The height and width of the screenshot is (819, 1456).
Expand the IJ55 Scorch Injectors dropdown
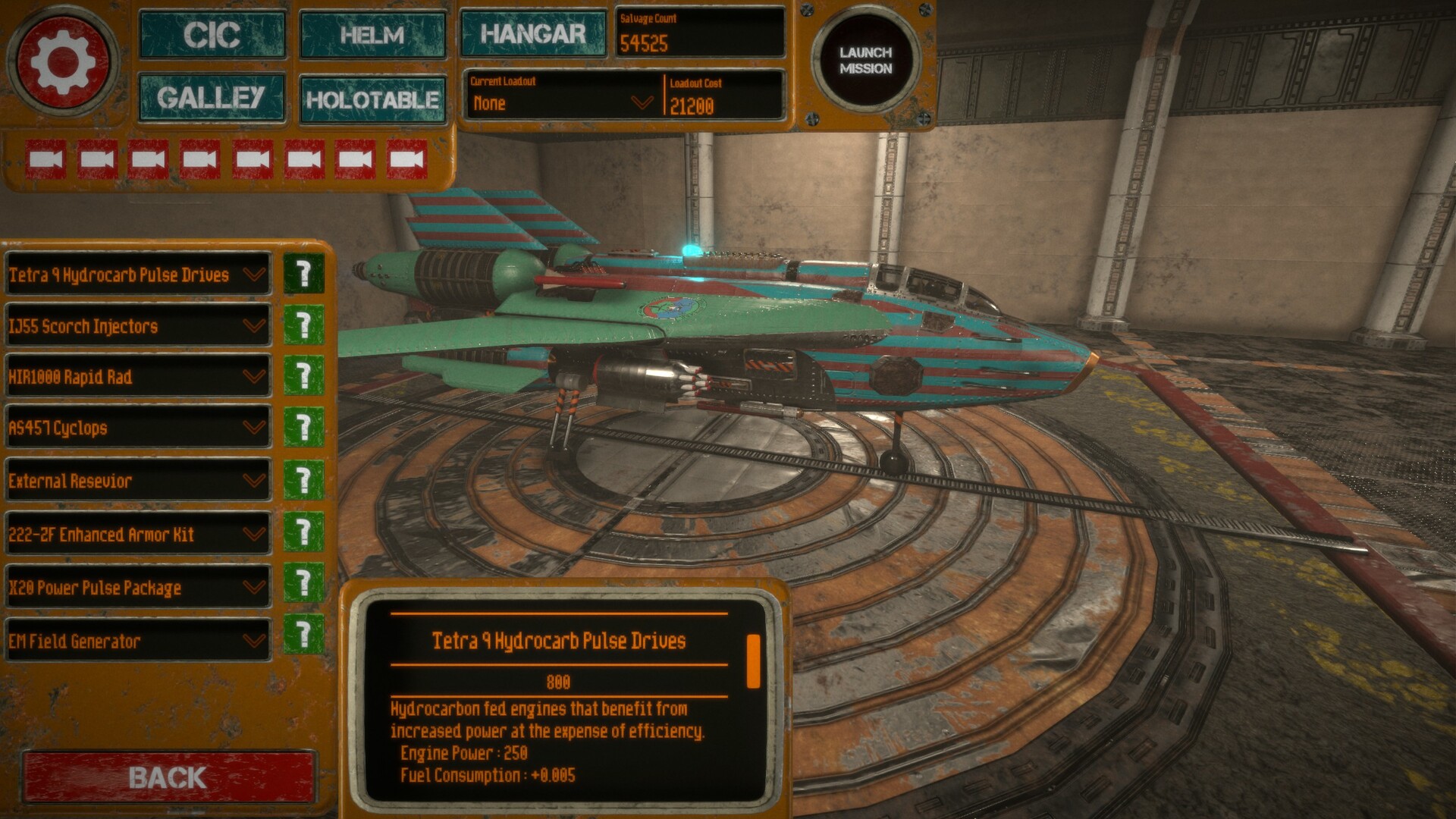[x=138, y=327]
